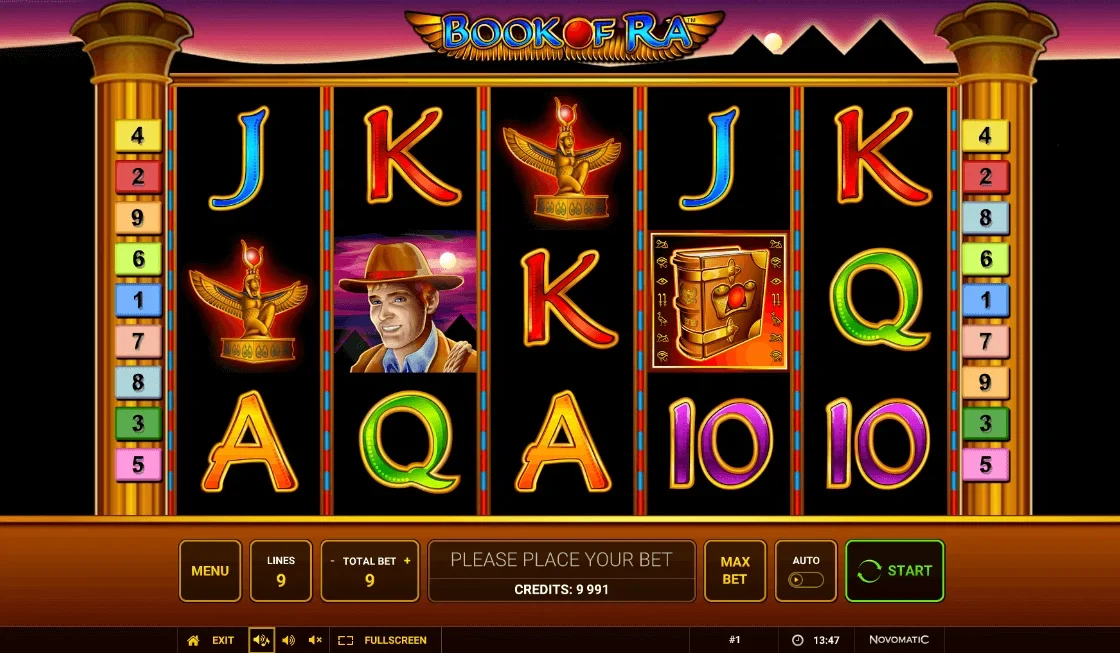Click the red payline 2 marker on right column

click(985, 177)
